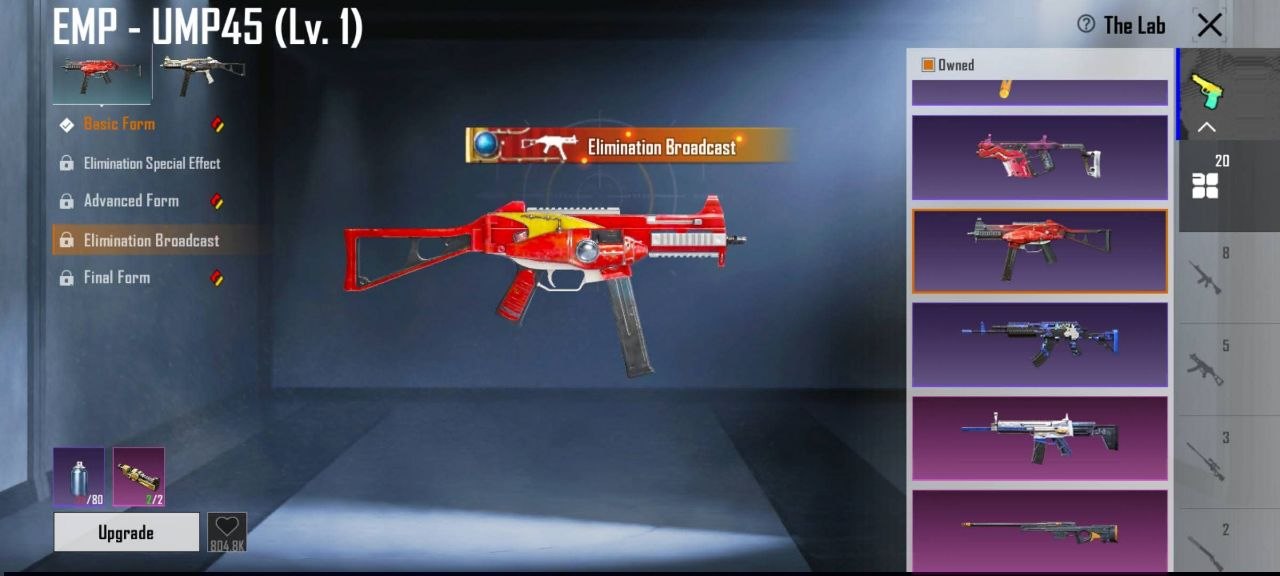Pick the red UMP45 form thumbnail
Screen dimensions: 1280x576
[x=102, y=76]
